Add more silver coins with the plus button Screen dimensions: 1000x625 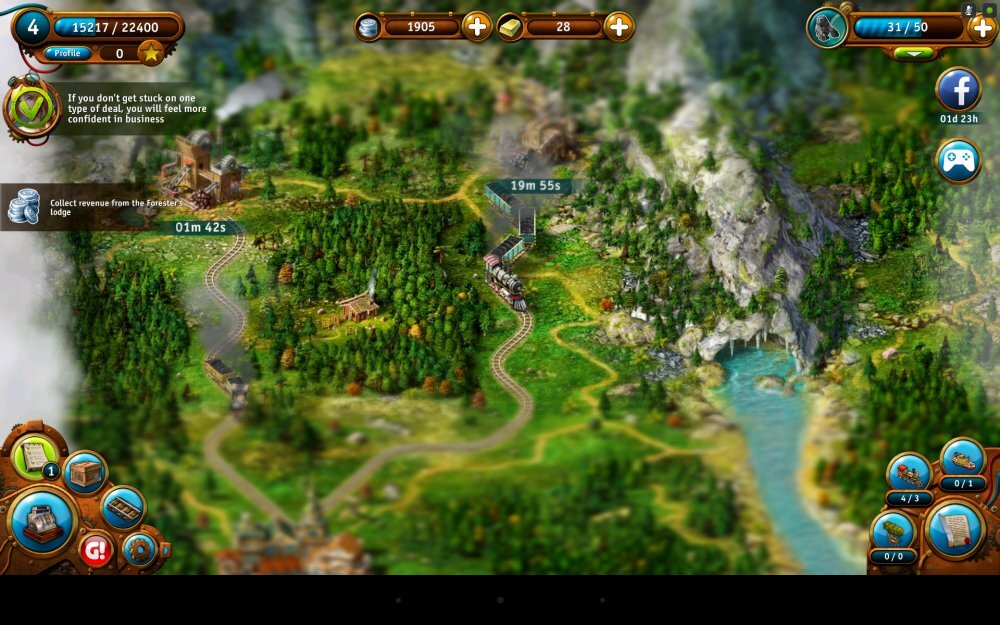point(477,27)
